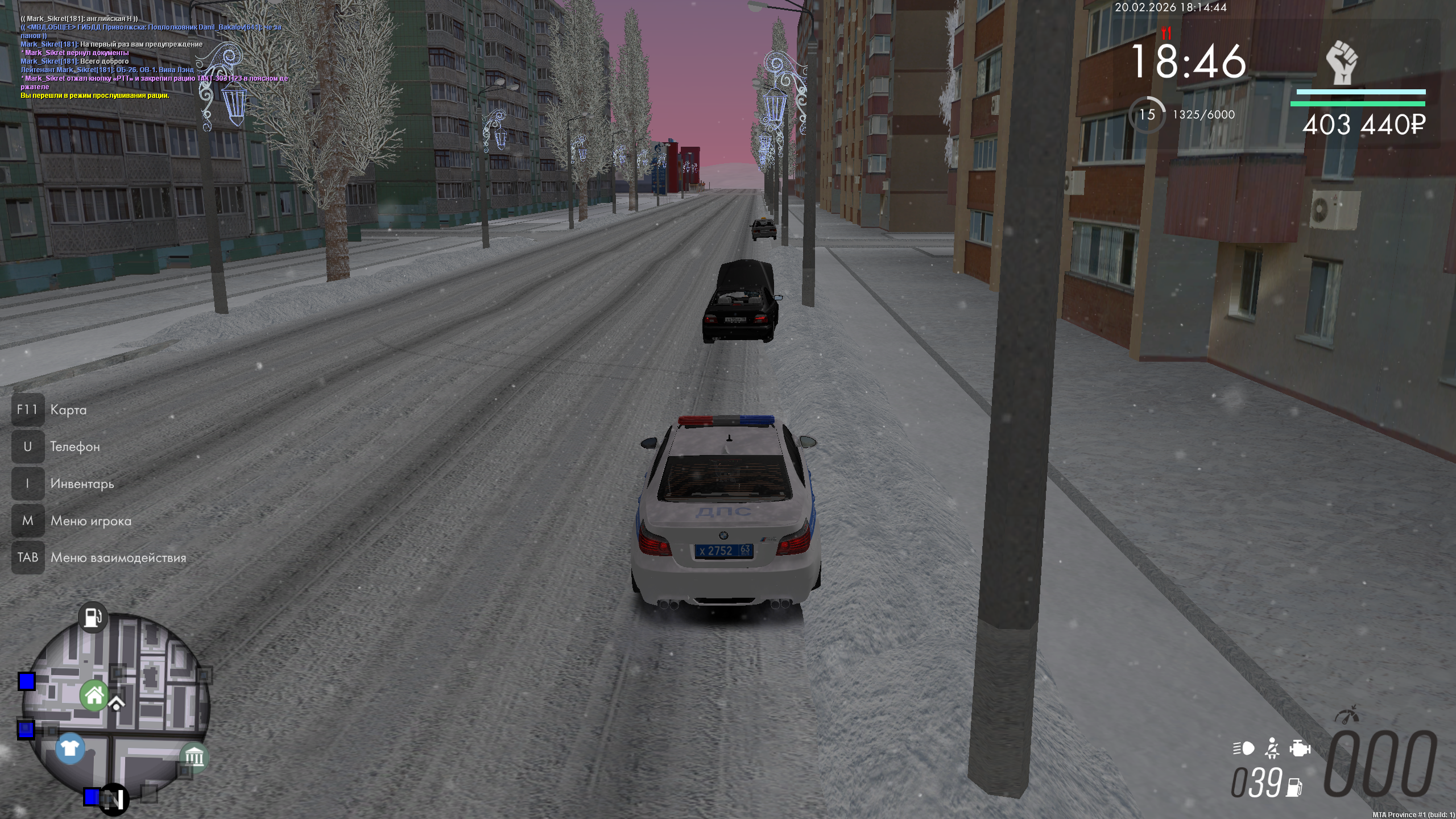The image size is (1456, 819).
Task: Open Меню взаимодействия interaction menu
Action: [118, 558]
